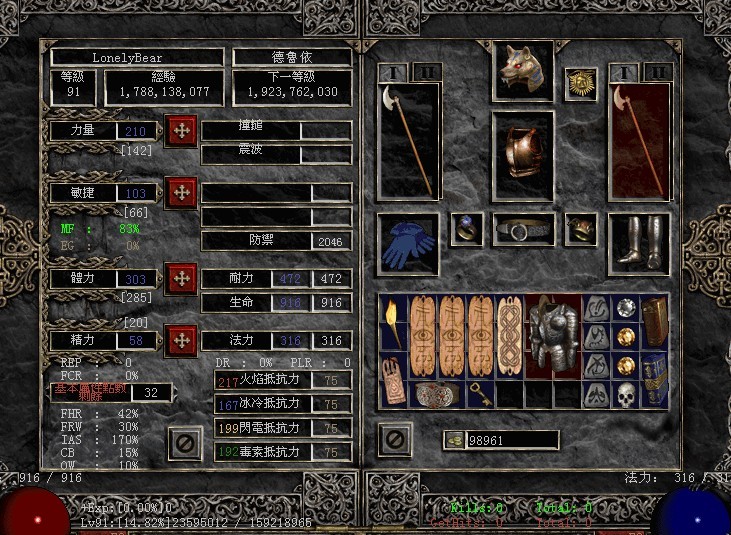The height and width of the screenshot is (535, 731).
Task: Select the equipped belt slot
Action: [522, 230]
